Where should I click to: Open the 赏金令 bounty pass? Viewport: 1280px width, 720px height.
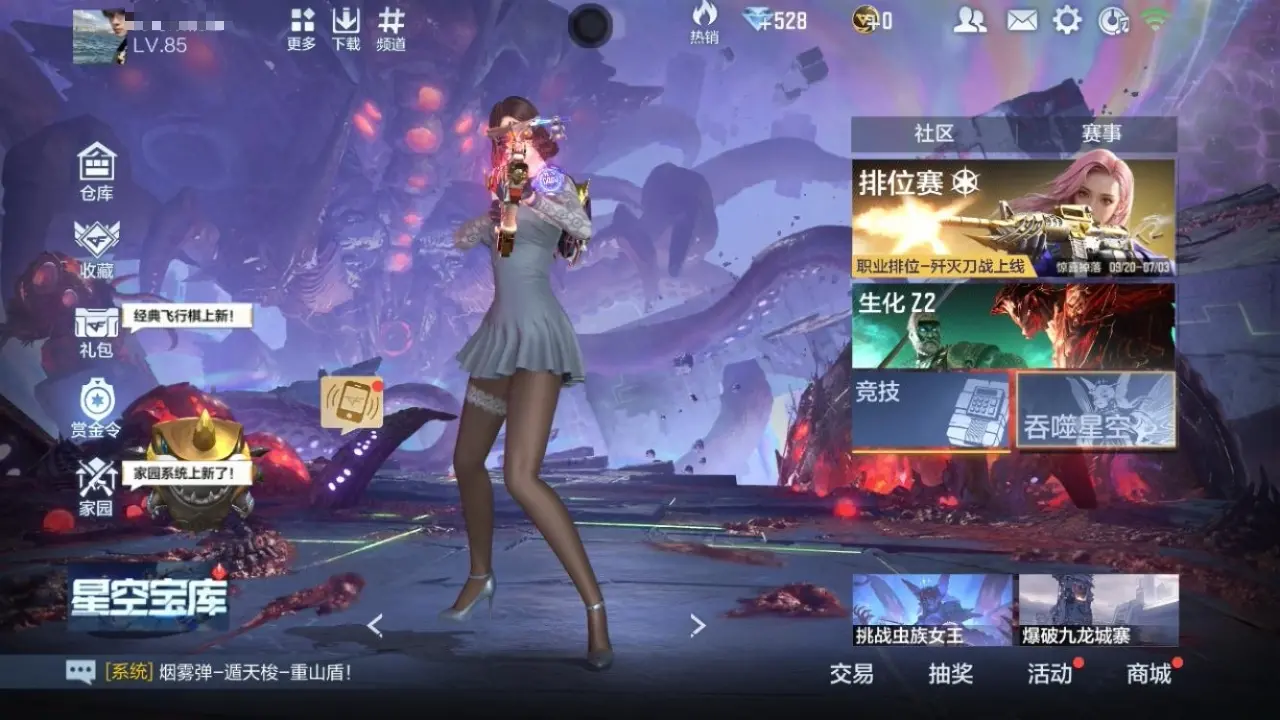pos(97,408)
